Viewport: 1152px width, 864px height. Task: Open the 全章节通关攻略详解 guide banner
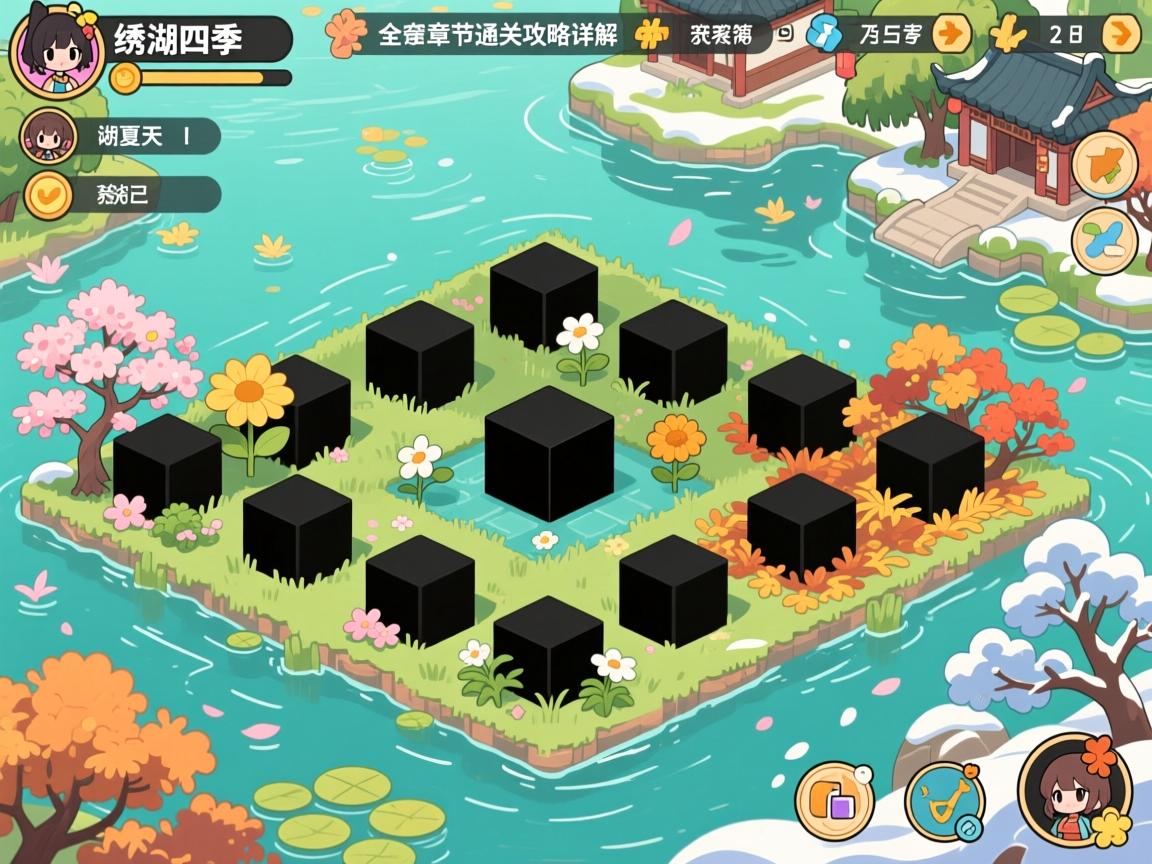click(x=496, y=35)
